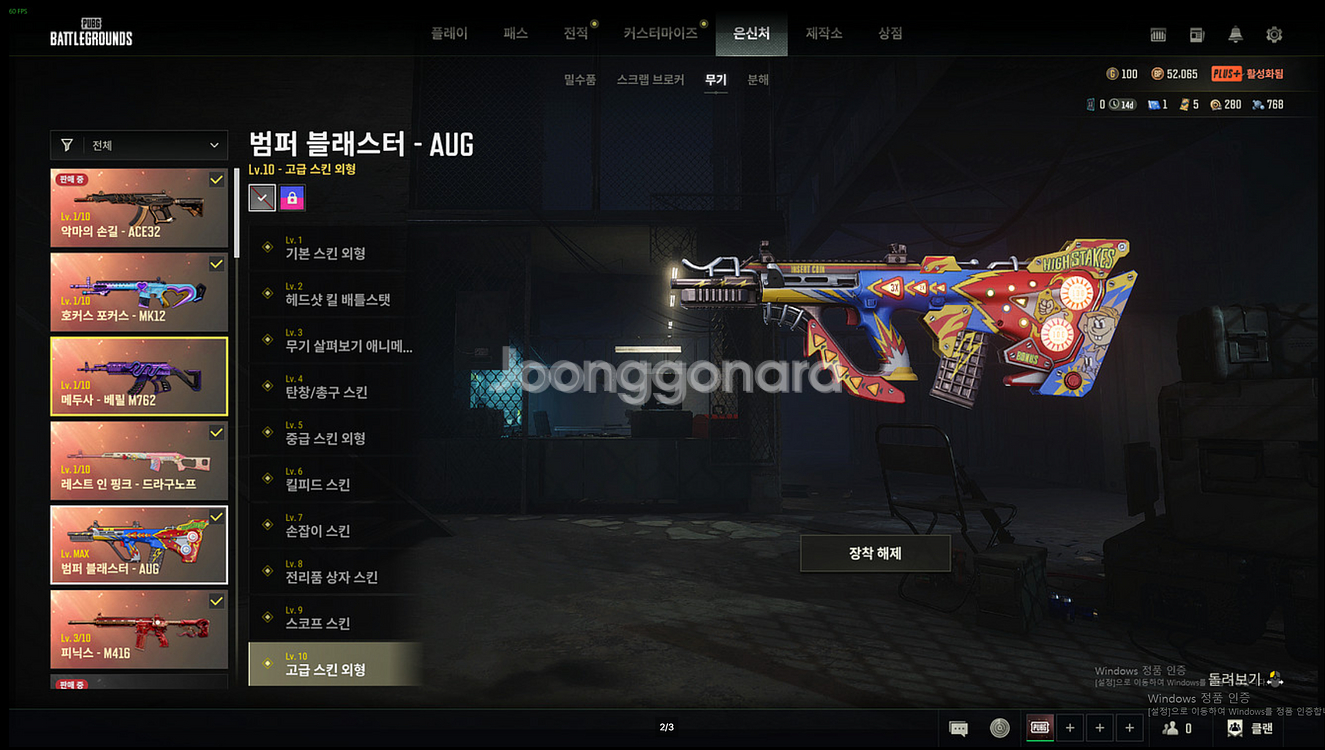The width and height of the screenshot is (1325, 750).
Task: Select Lv.5 중급 스킨 외형 row
Action: tap(335, 433)
